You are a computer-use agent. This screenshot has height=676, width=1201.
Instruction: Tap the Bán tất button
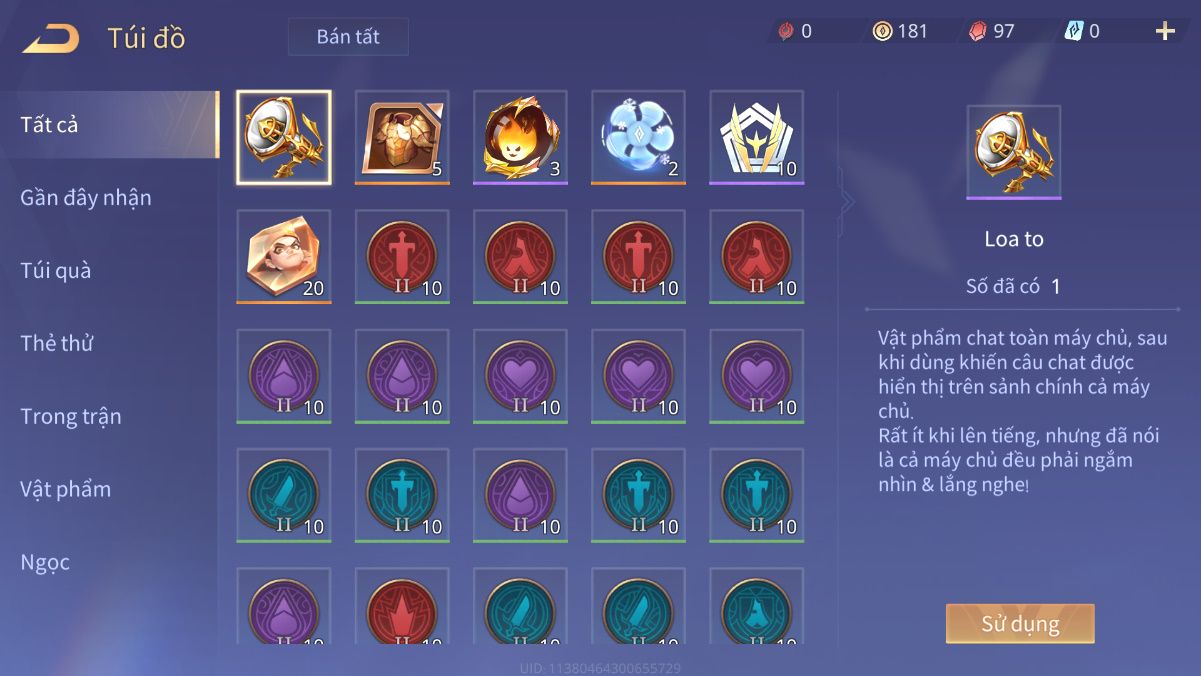coord(348,37)
